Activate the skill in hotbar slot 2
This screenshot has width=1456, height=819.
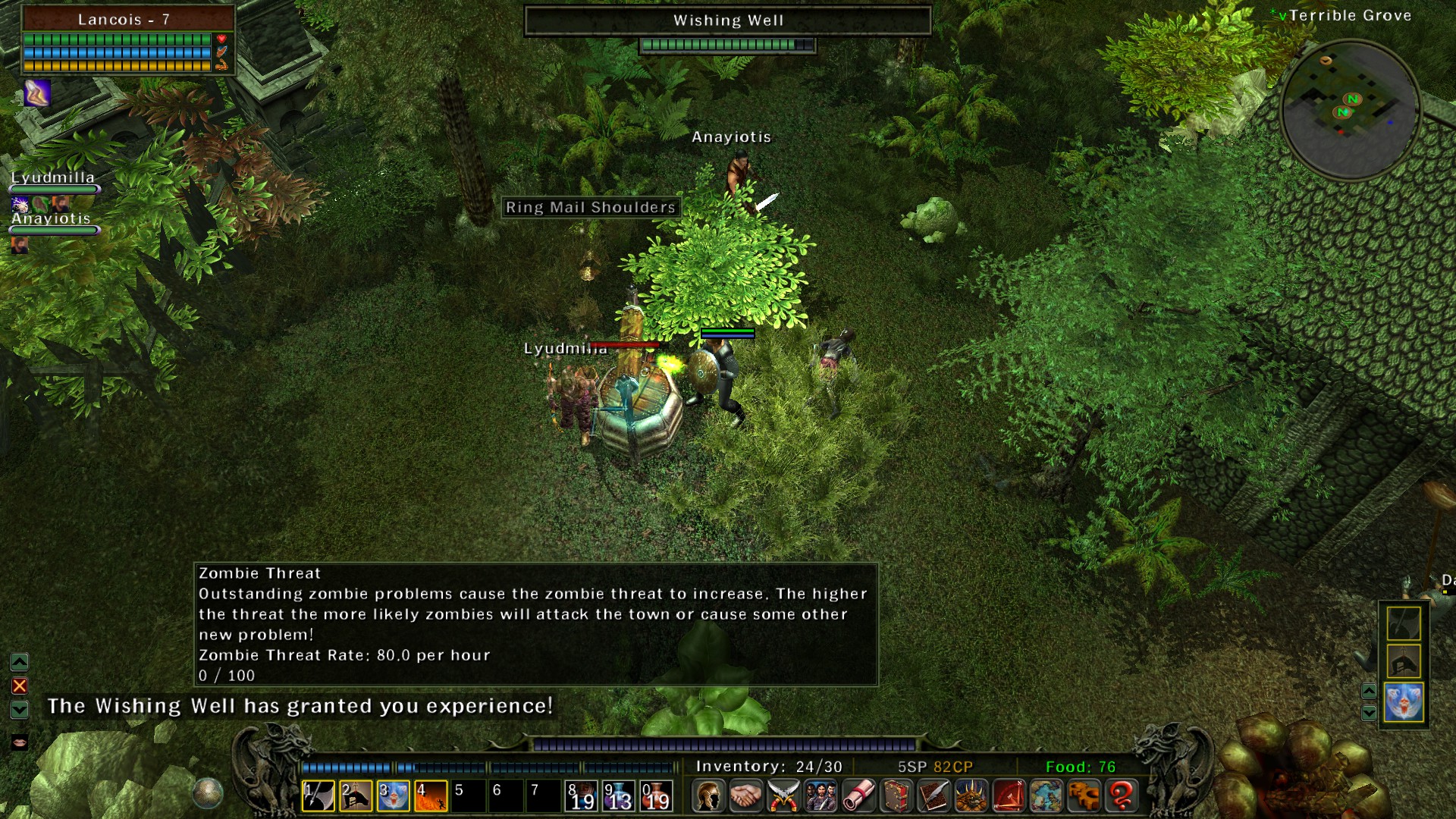pyautogui.click(x=356, y=796)
